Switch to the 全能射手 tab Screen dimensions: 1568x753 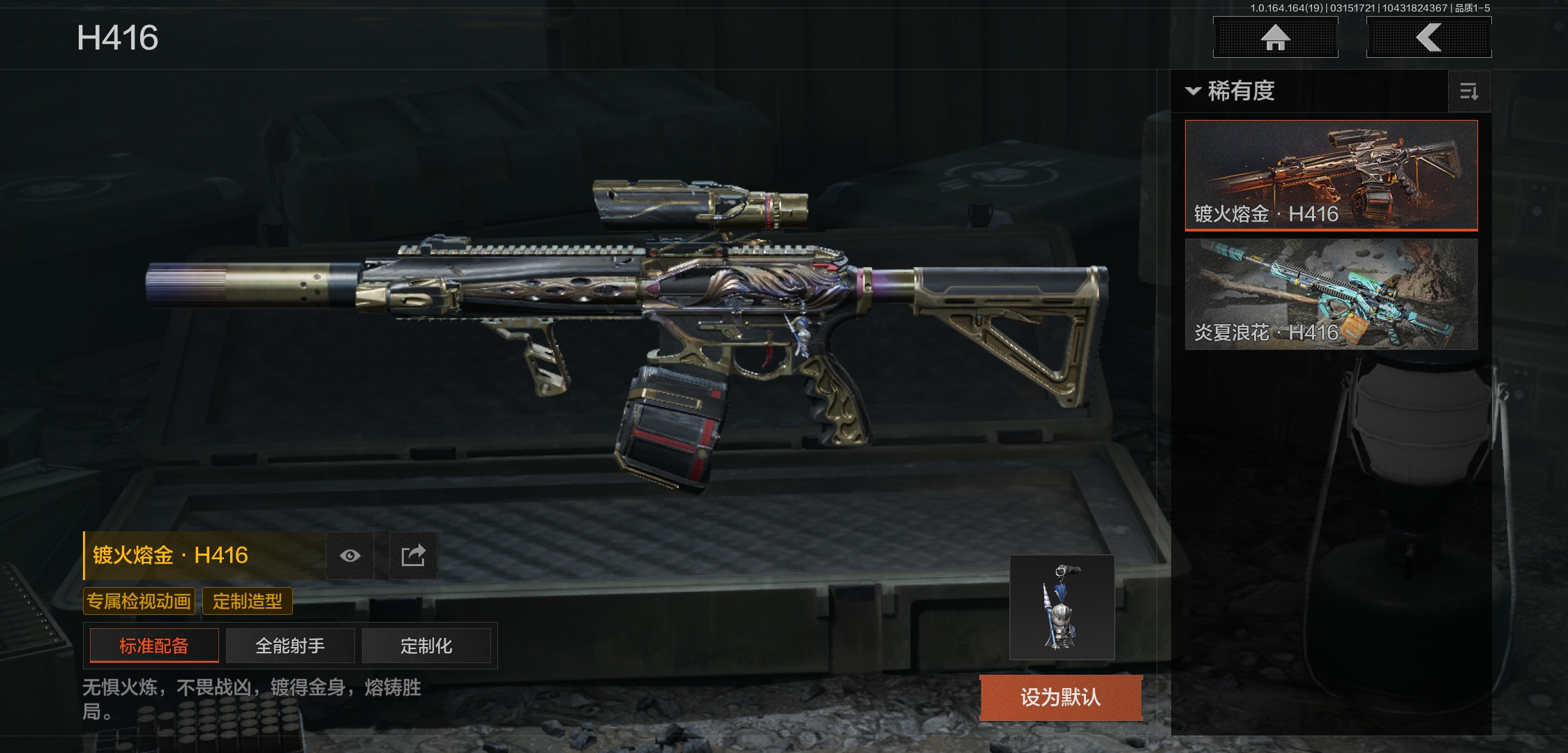[290, 646]
